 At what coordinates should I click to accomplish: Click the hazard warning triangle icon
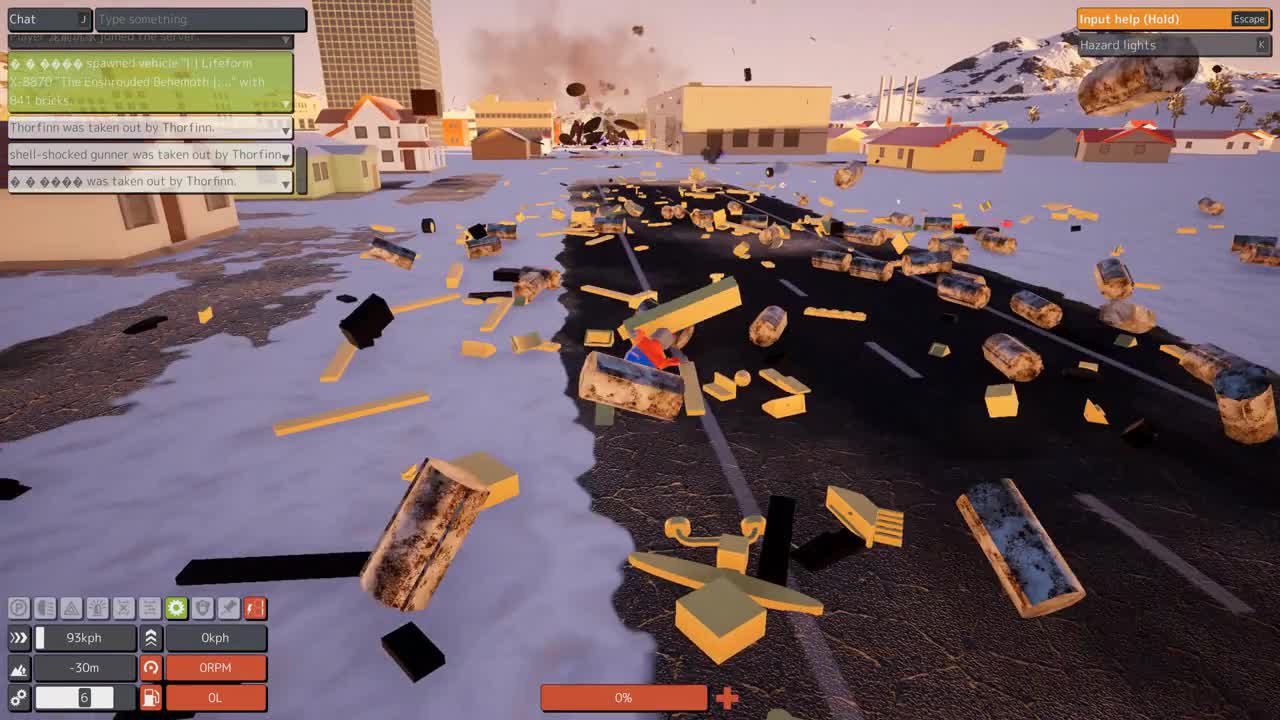71,608
